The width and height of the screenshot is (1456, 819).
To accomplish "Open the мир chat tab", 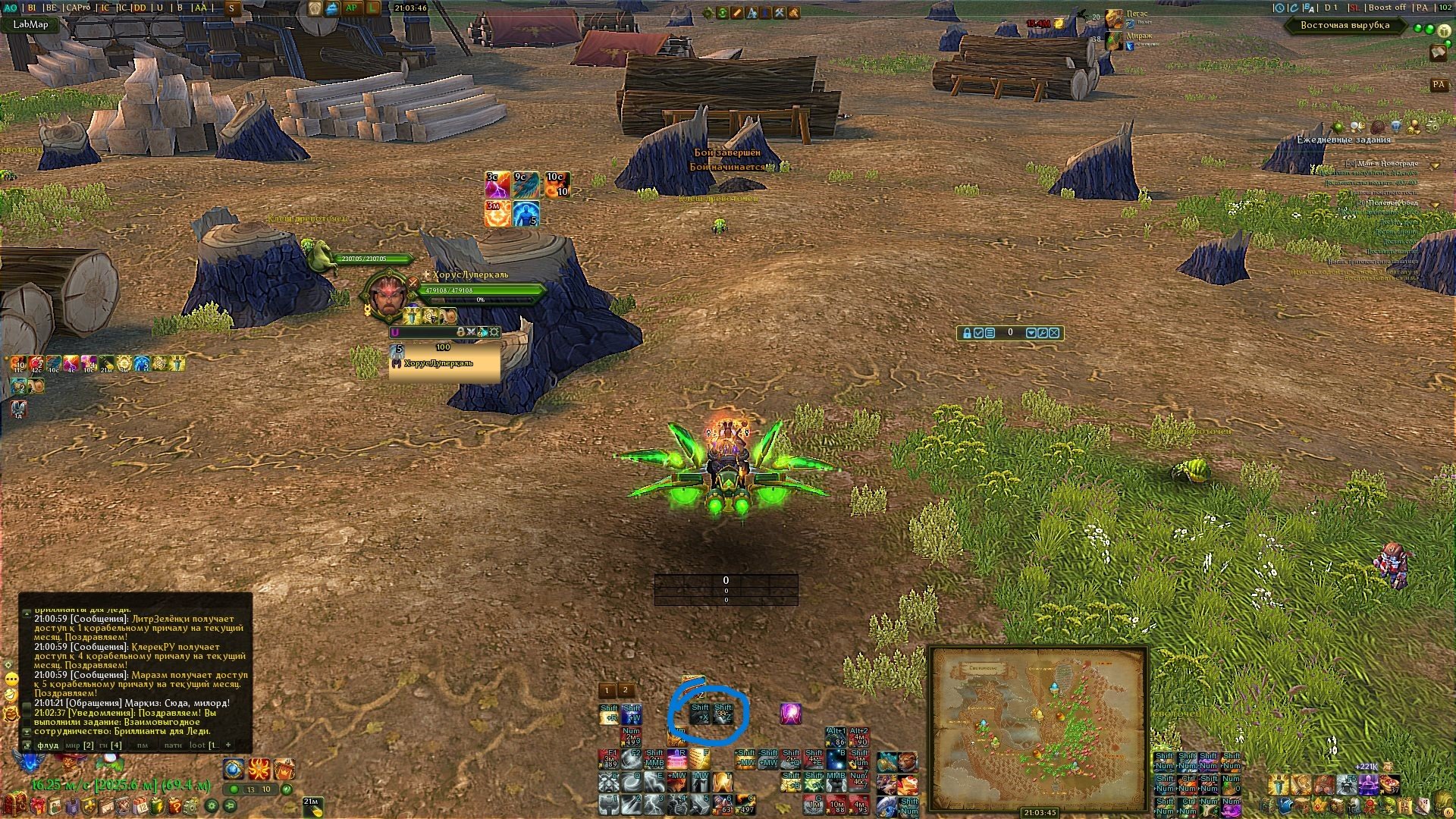I will [x=79, y=745].
